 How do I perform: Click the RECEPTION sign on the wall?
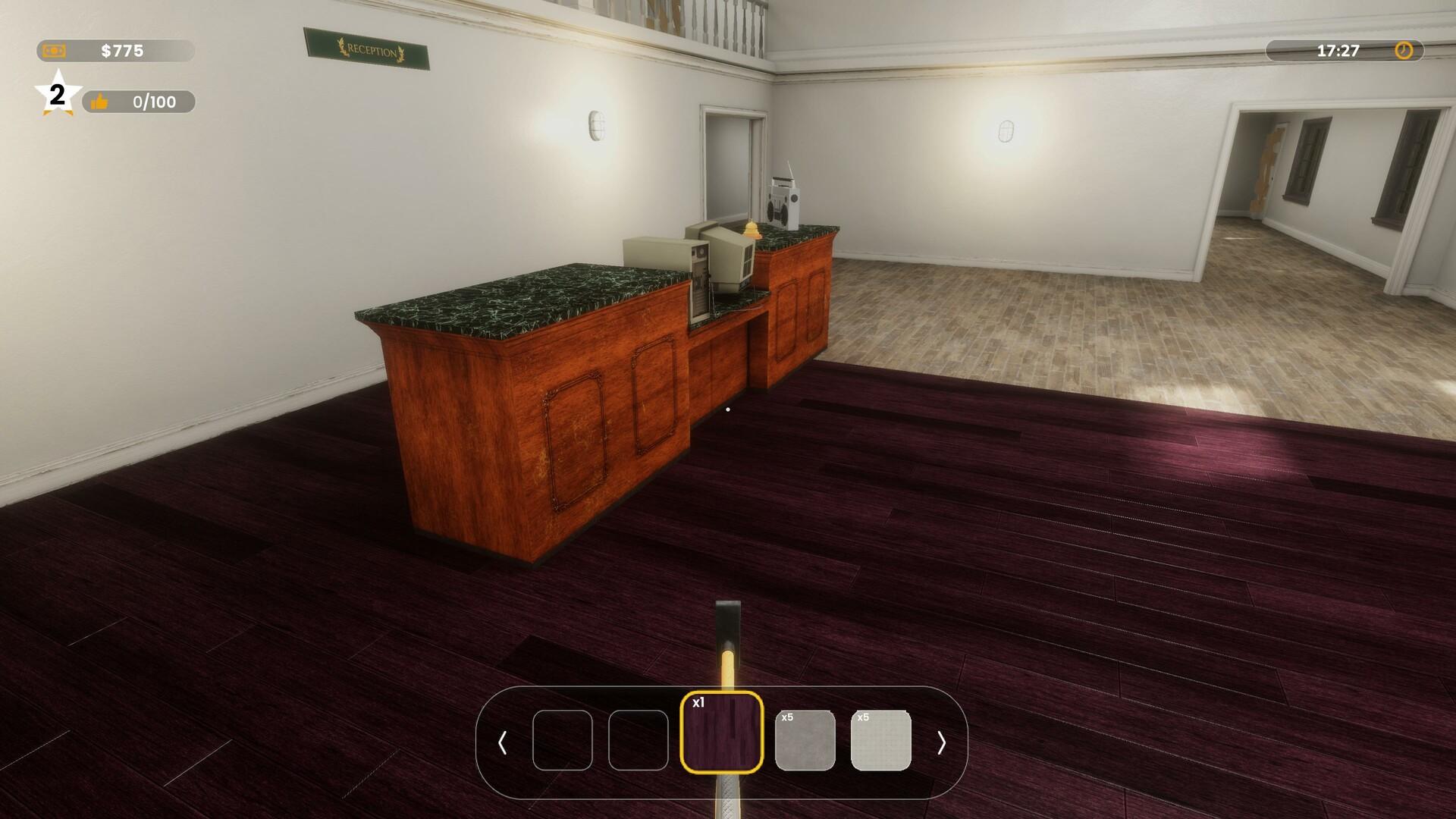tap(369, 50)
